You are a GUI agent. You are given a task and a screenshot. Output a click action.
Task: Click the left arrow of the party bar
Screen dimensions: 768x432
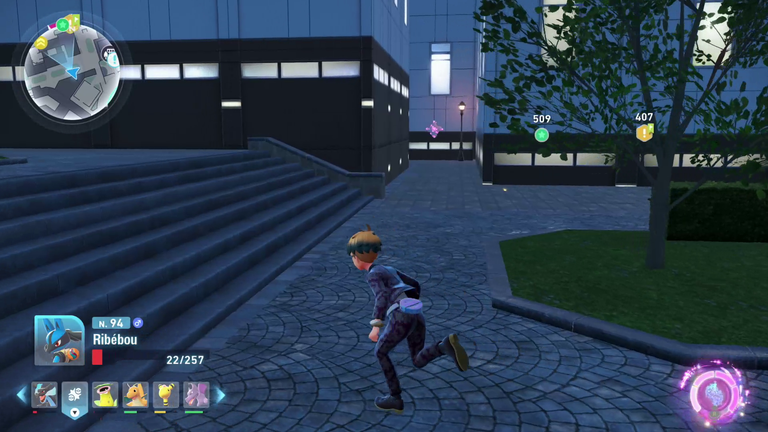coord(21,395)
